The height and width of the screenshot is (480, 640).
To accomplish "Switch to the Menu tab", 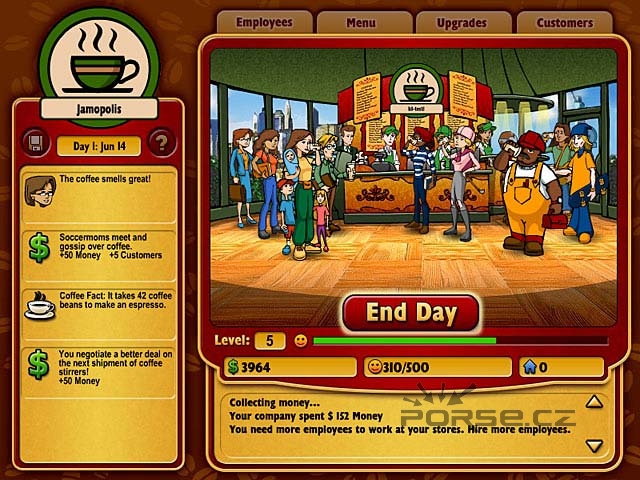I will (x=364, y=21).
